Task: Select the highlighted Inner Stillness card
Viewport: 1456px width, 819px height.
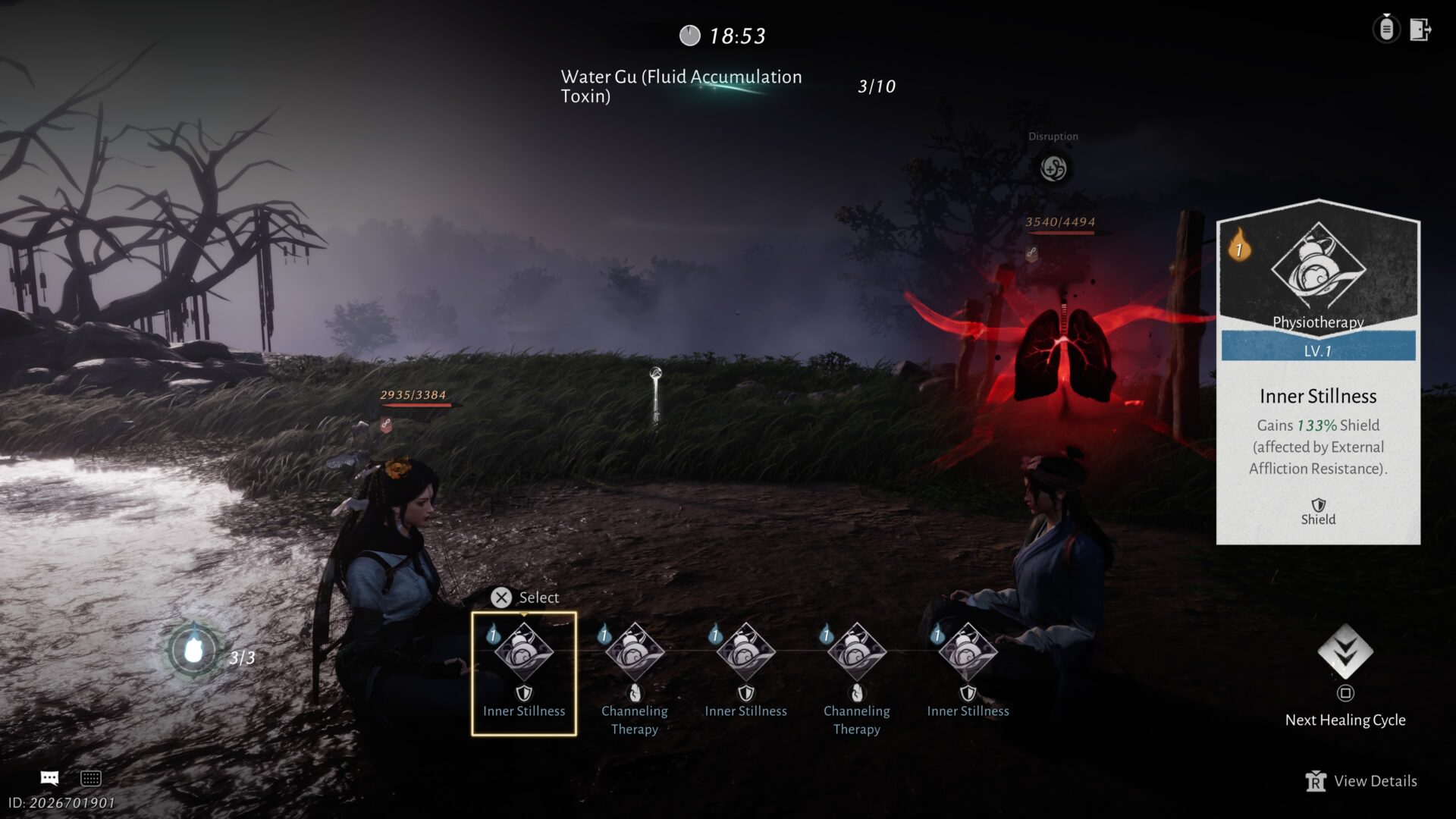Action: pos(523,673)
